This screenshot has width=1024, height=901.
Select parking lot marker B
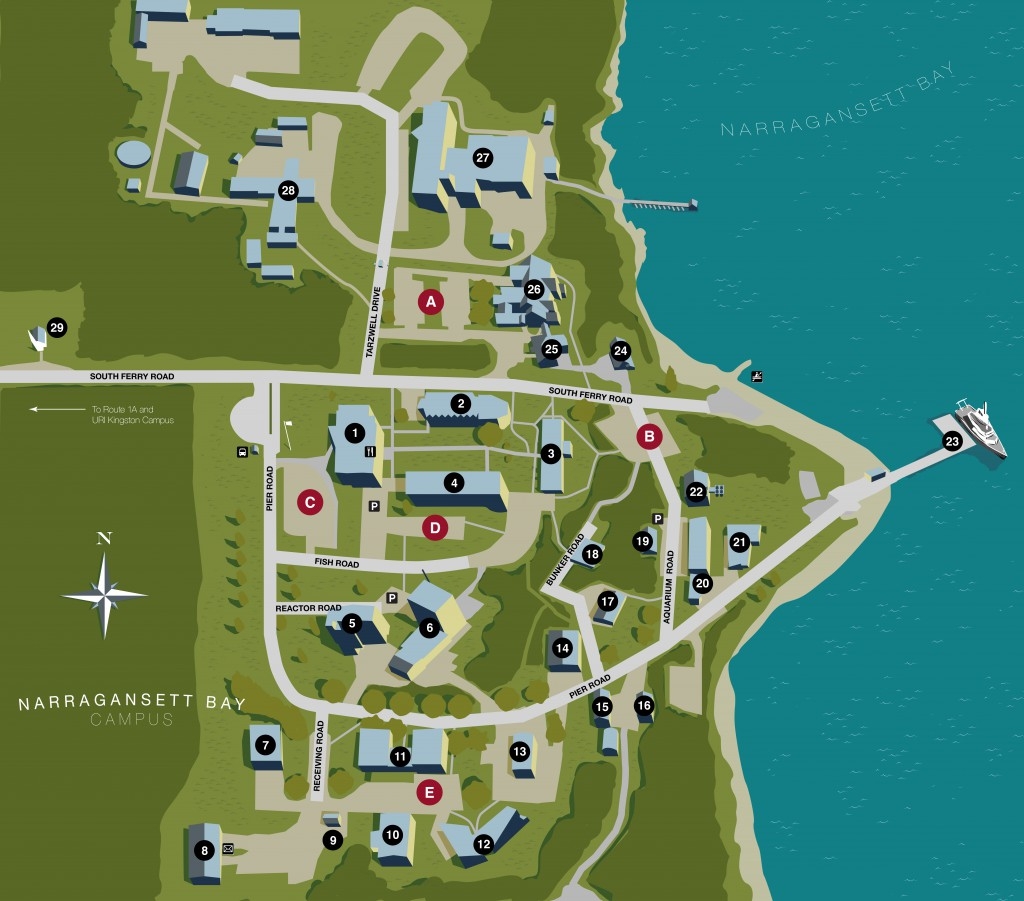point(650,436)
